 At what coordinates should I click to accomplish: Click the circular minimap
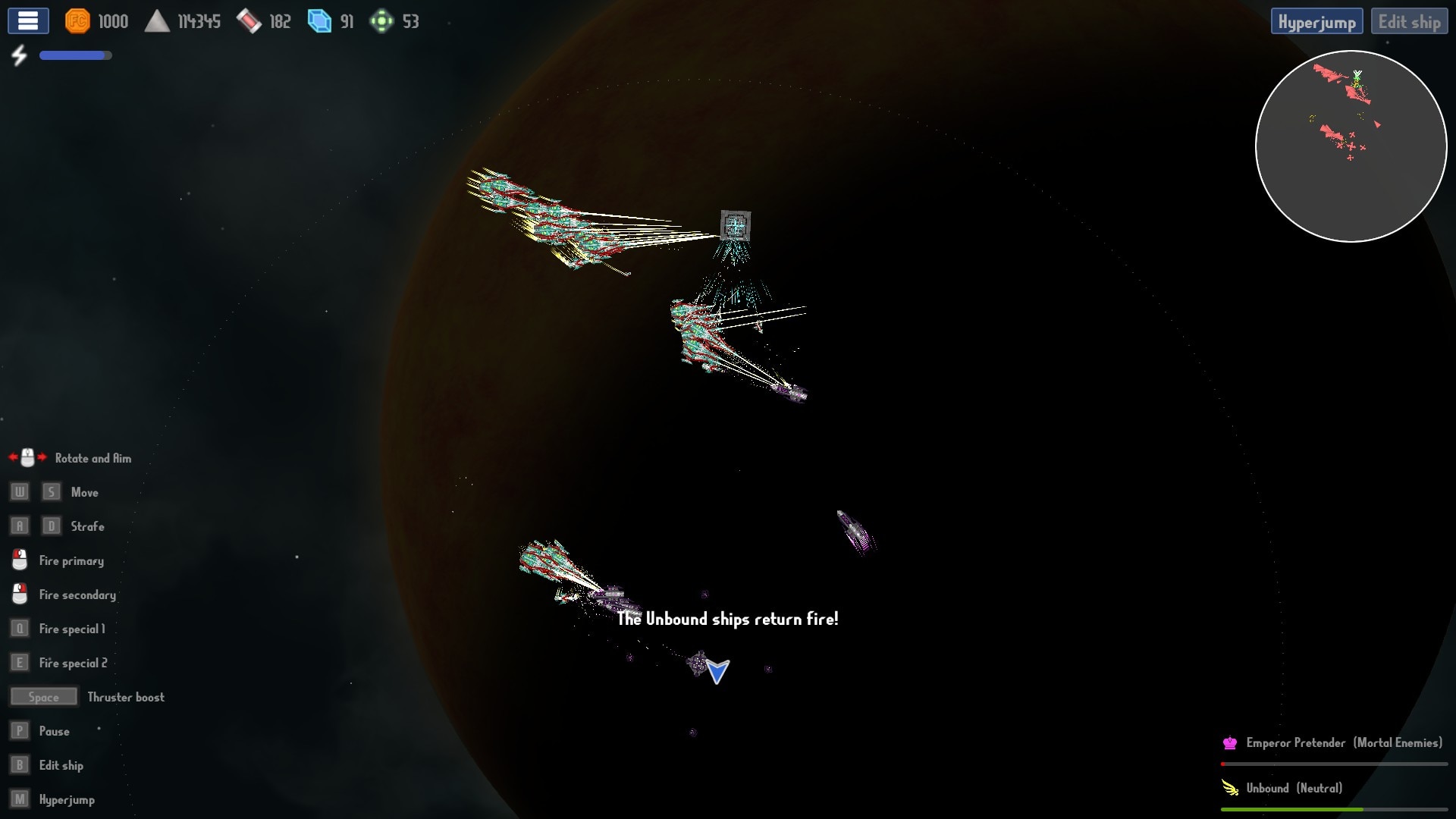point(1351,146)
